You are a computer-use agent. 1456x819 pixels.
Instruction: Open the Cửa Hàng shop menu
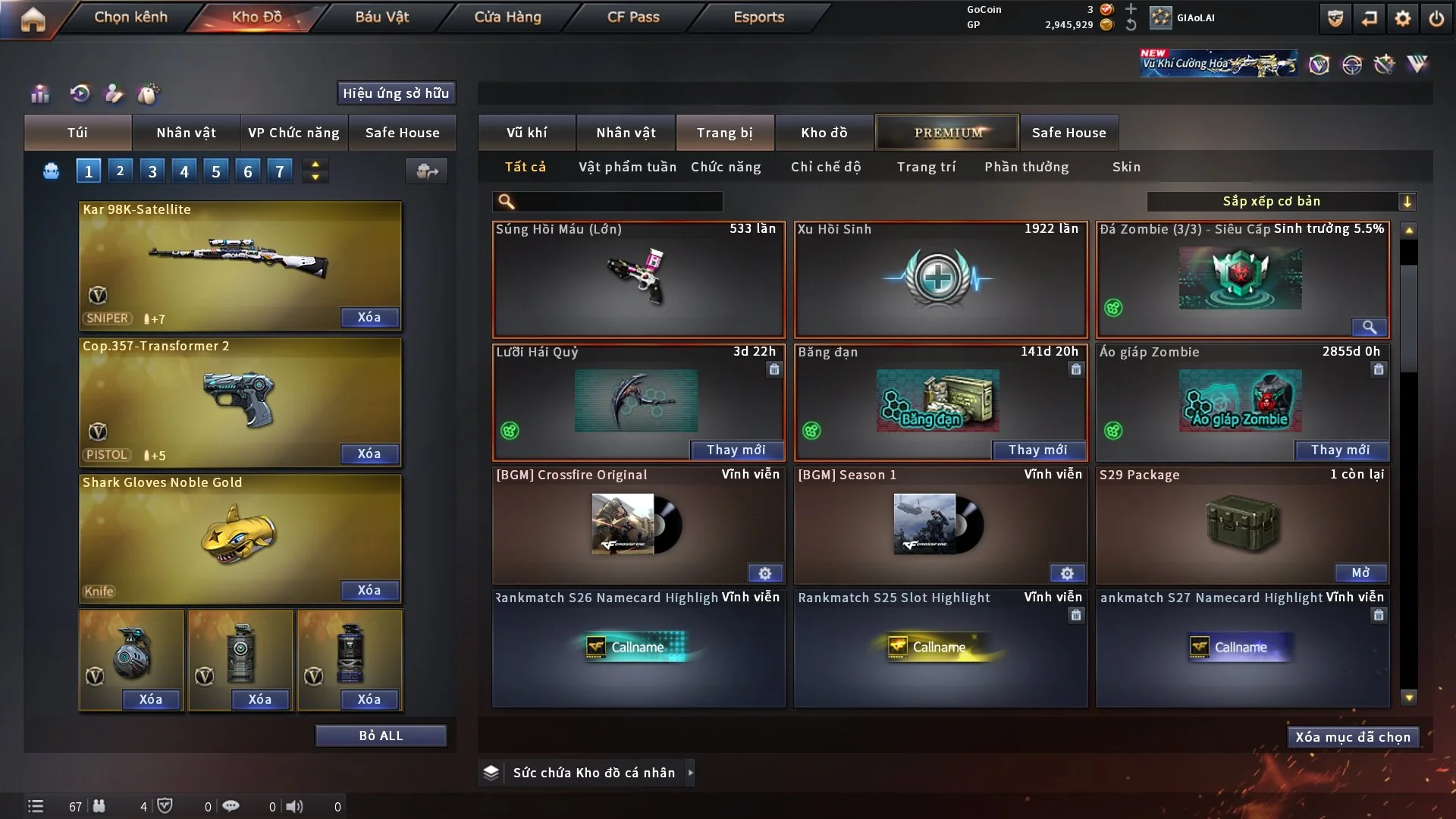click(507, 17)
